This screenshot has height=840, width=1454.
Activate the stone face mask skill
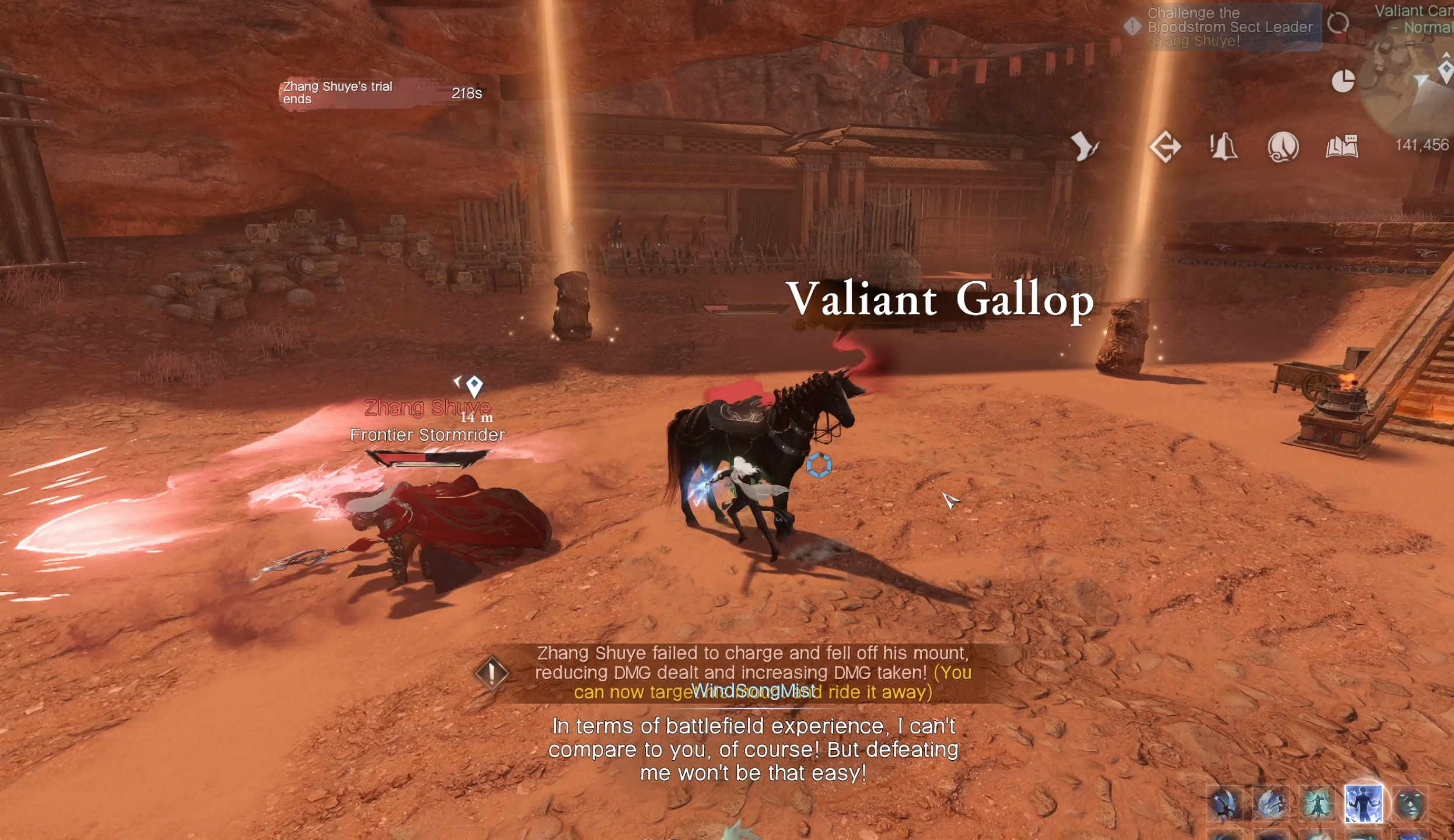[x=1410, y=804]
